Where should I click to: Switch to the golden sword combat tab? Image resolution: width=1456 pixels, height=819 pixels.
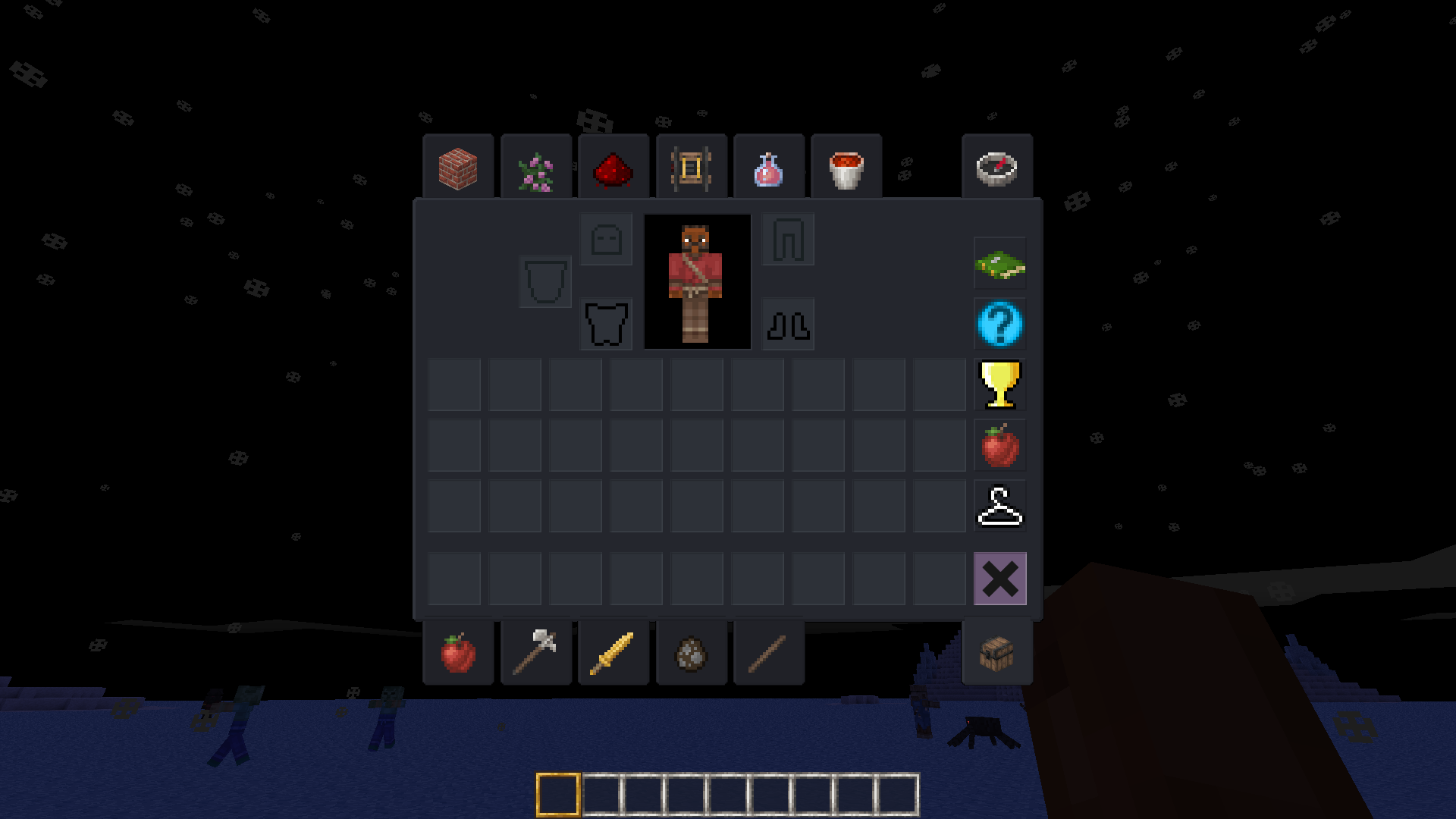pyautogui.click(x=613, y=653)
